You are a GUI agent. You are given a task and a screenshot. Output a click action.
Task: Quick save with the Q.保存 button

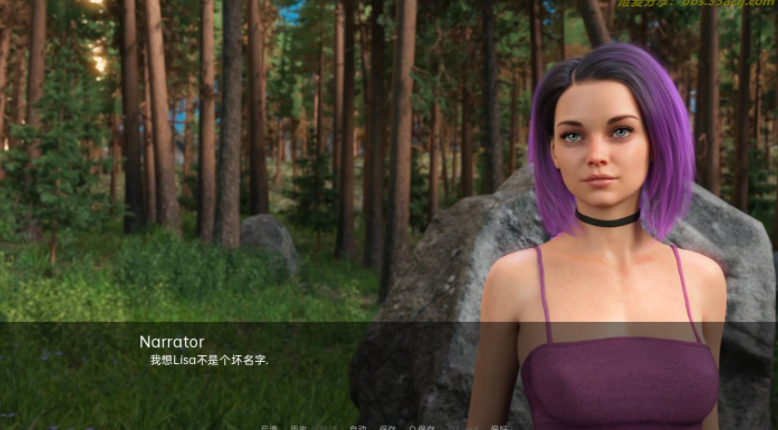421,427
